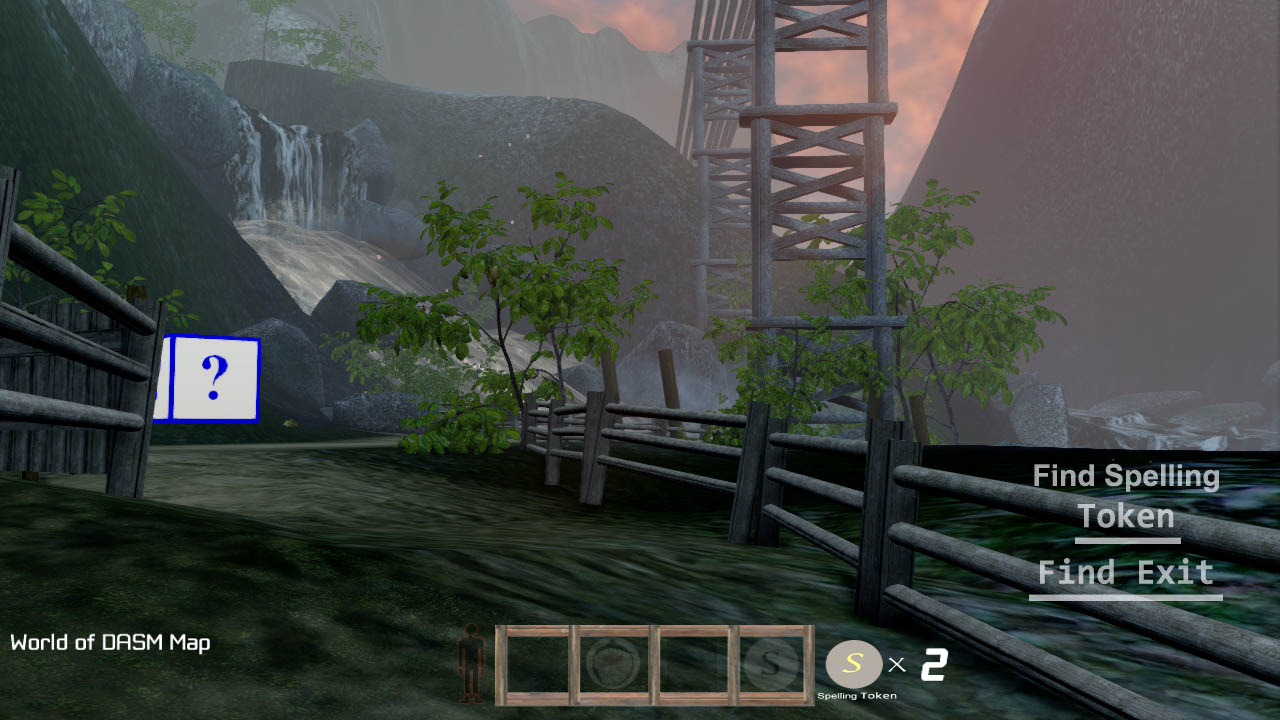Collapse the Find Exit objective entry
Viewport: 1280px width, 720px height.
tap(1124, 572)
